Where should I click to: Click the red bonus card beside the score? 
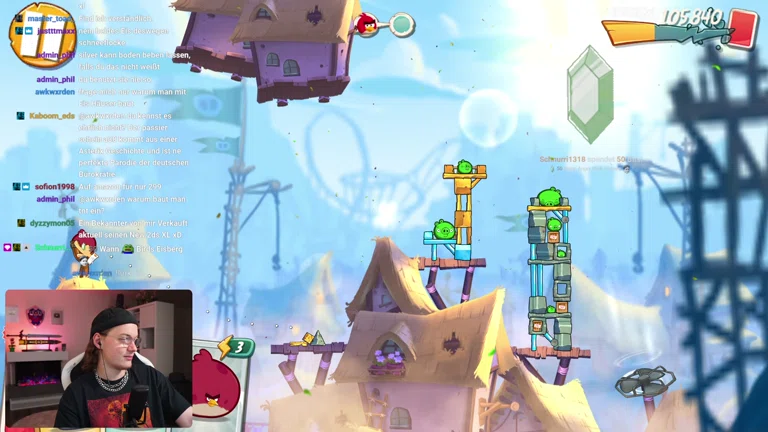click(743, 26)
